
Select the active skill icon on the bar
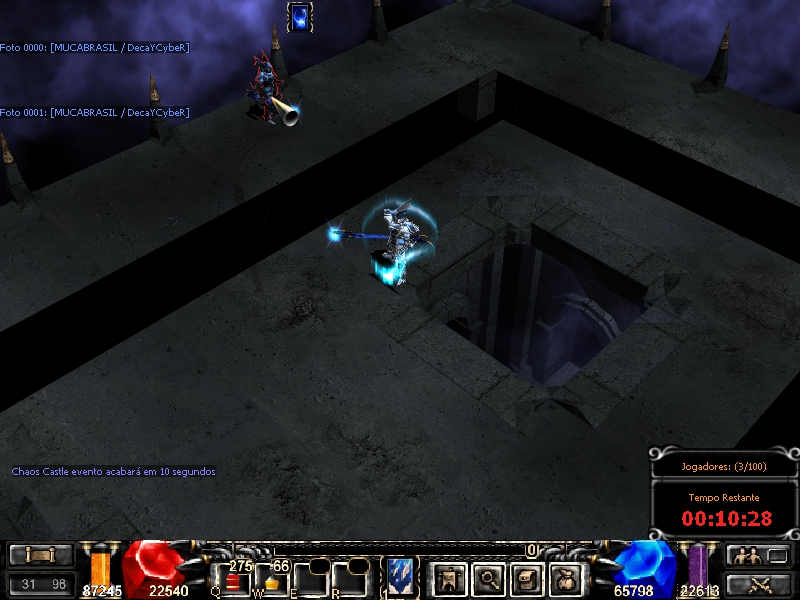pyautogui.click(x=401, y=579)
